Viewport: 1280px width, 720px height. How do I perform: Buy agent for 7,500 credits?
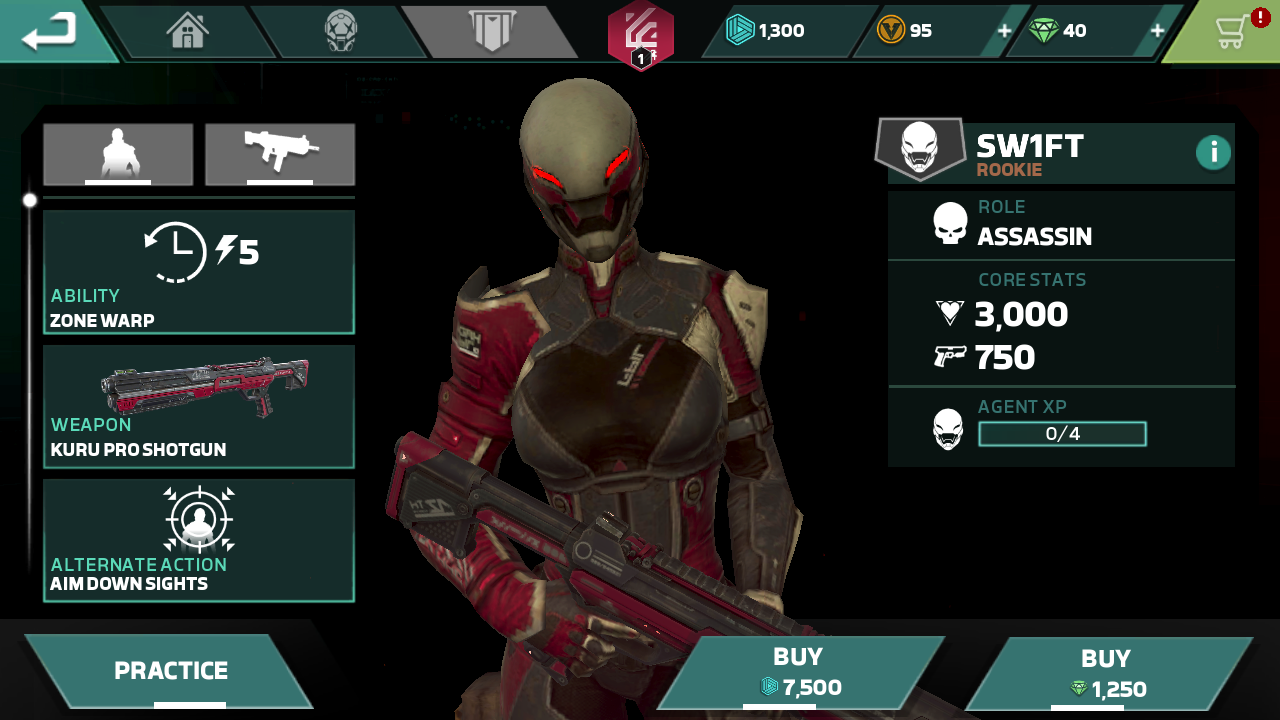[800, 672]
